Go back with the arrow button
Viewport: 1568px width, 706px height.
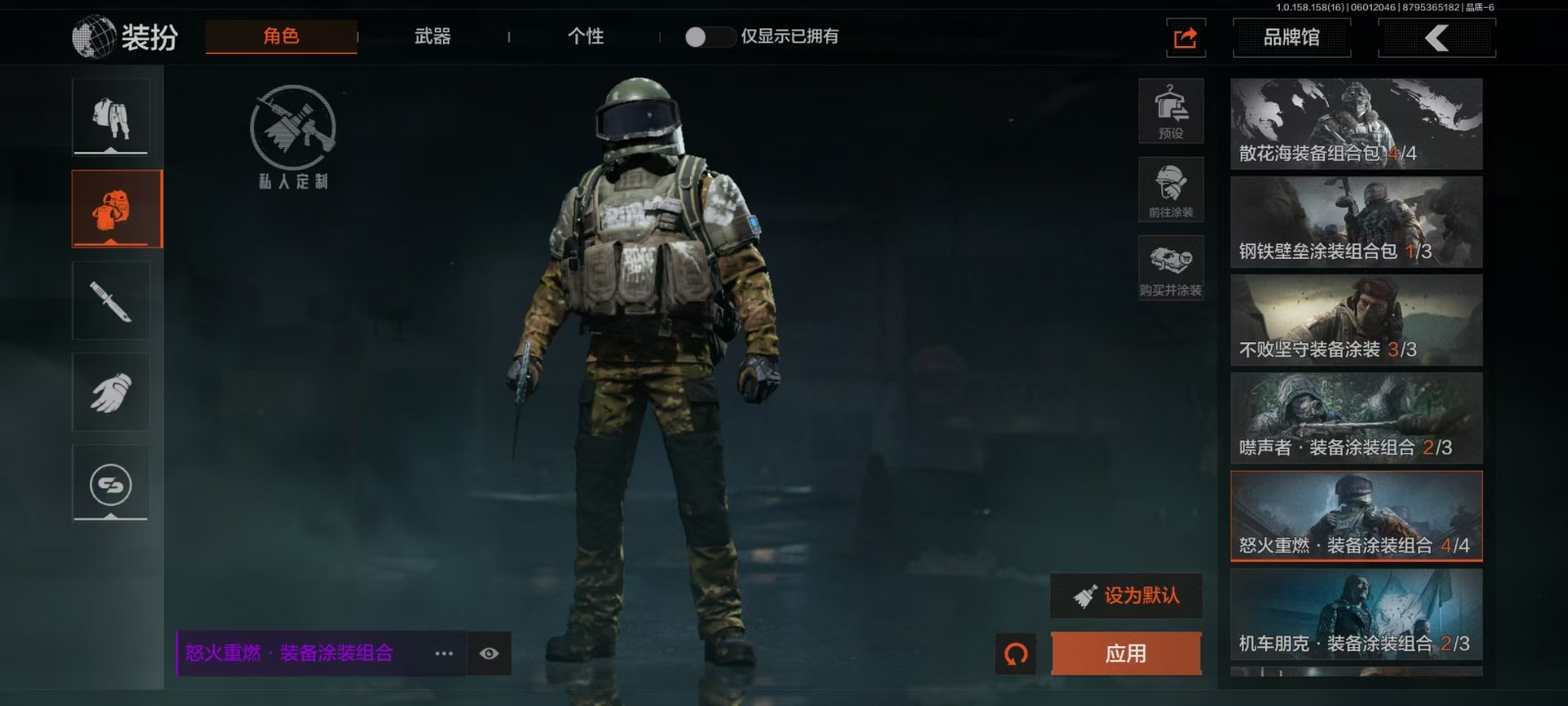[x=1436, y=38]
